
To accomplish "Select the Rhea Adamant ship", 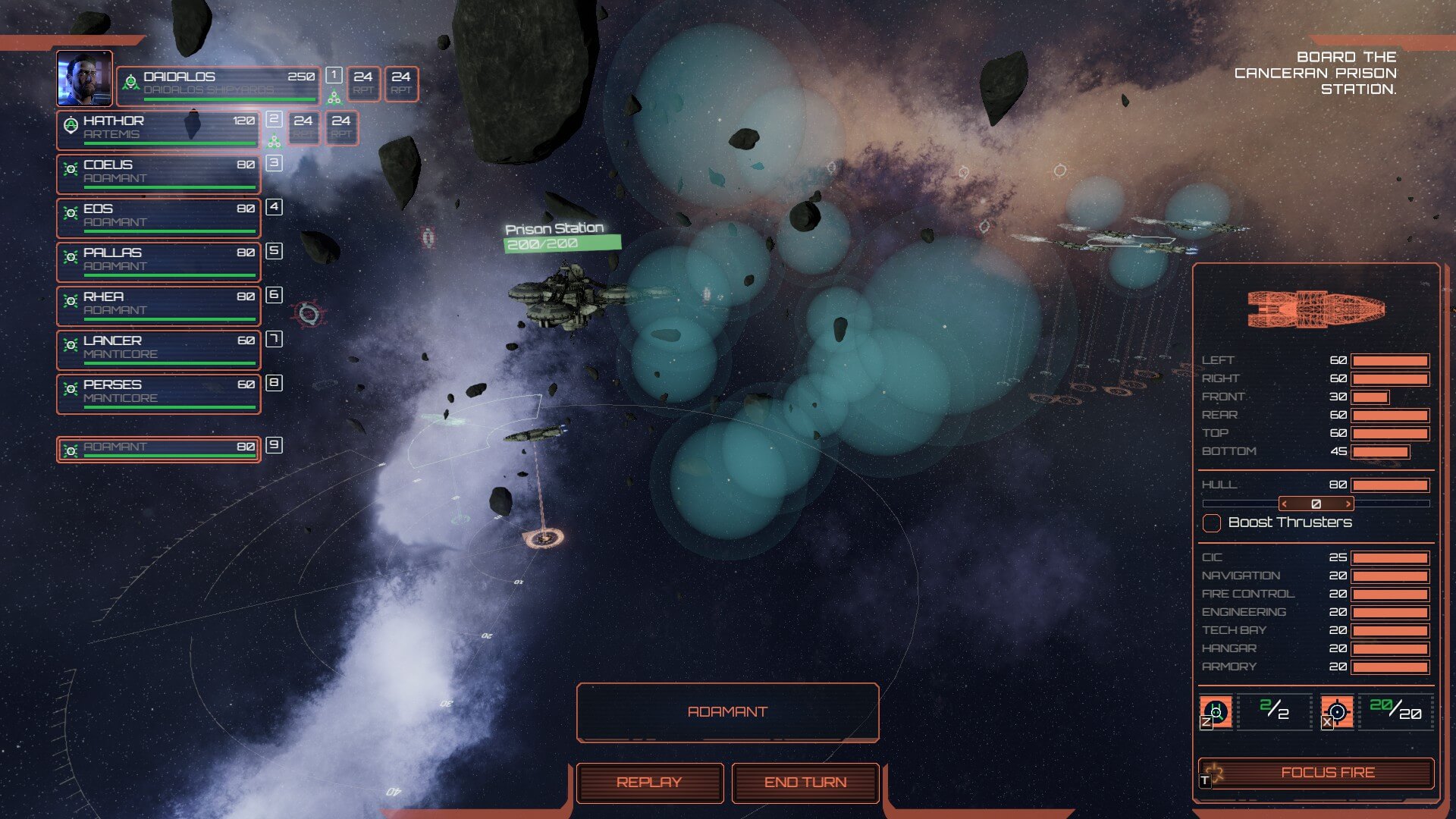I will pos(158,305).
